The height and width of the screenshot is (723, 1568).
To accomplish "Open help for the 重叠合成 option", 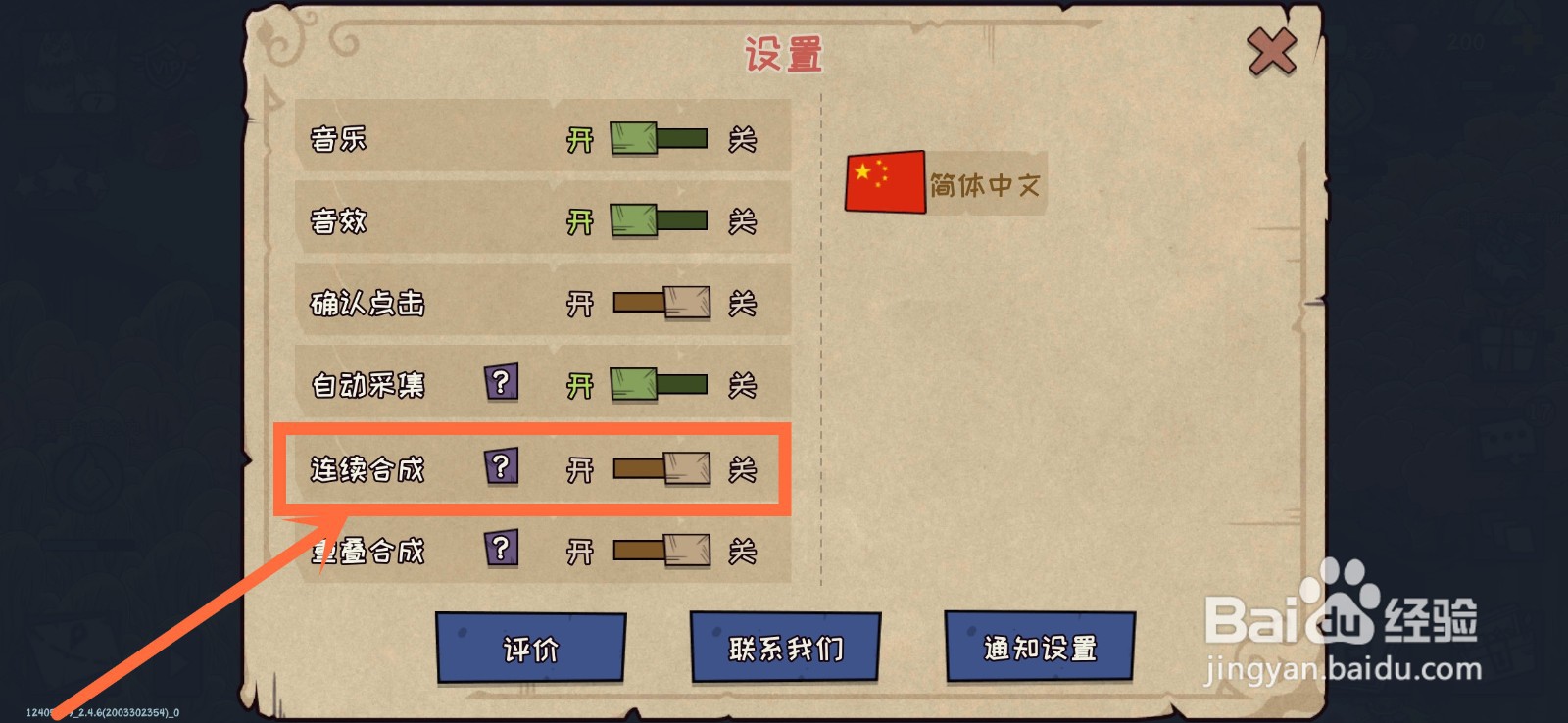I will [x=502, y=552].
